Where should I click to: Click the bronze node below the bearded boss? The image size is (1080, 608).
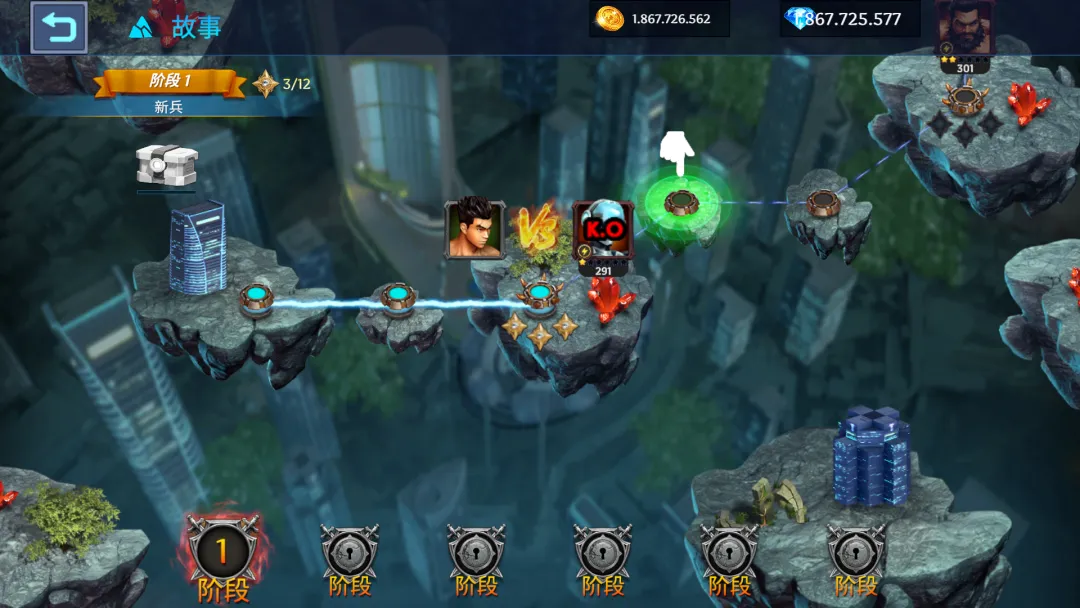tap(964, 98)
